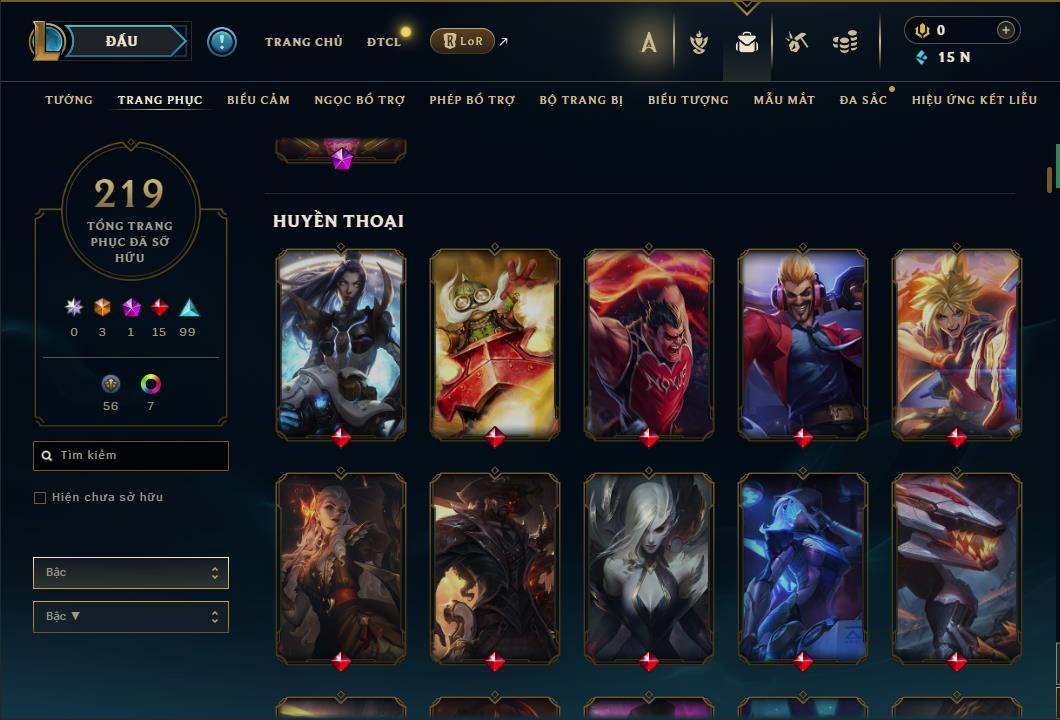
Task: Open the ĐTCL game mode
Action: click(x=383, y=42)
